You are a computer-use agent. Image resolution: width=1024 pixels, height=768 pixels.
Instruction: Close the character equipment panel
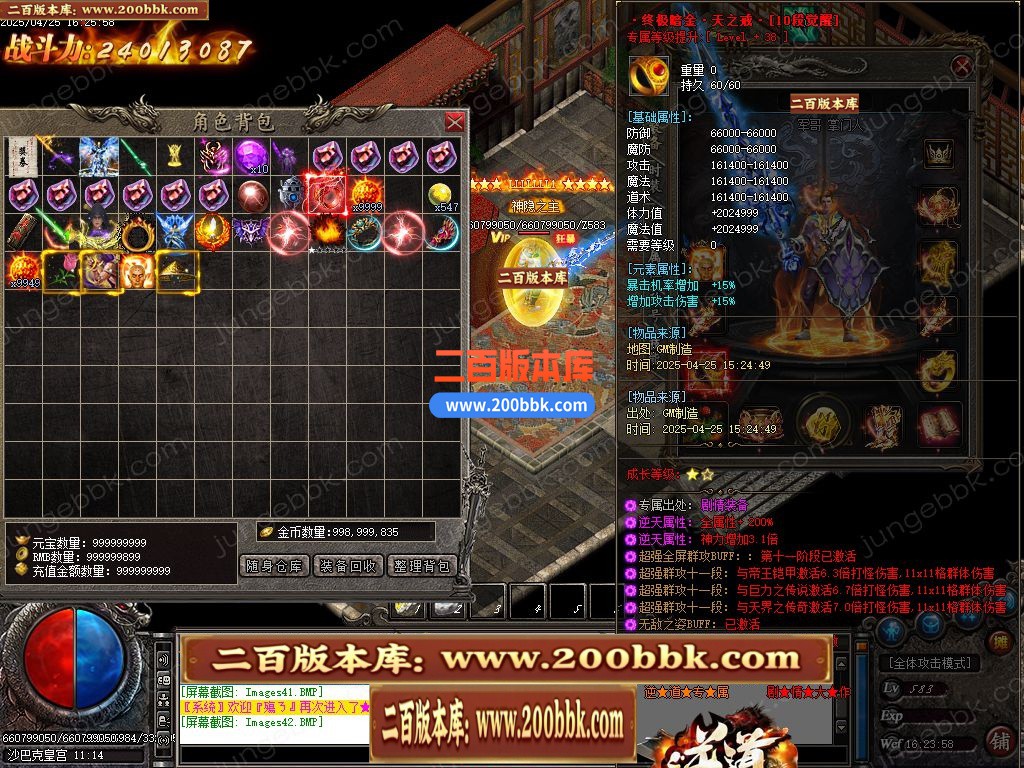[962, 67]
